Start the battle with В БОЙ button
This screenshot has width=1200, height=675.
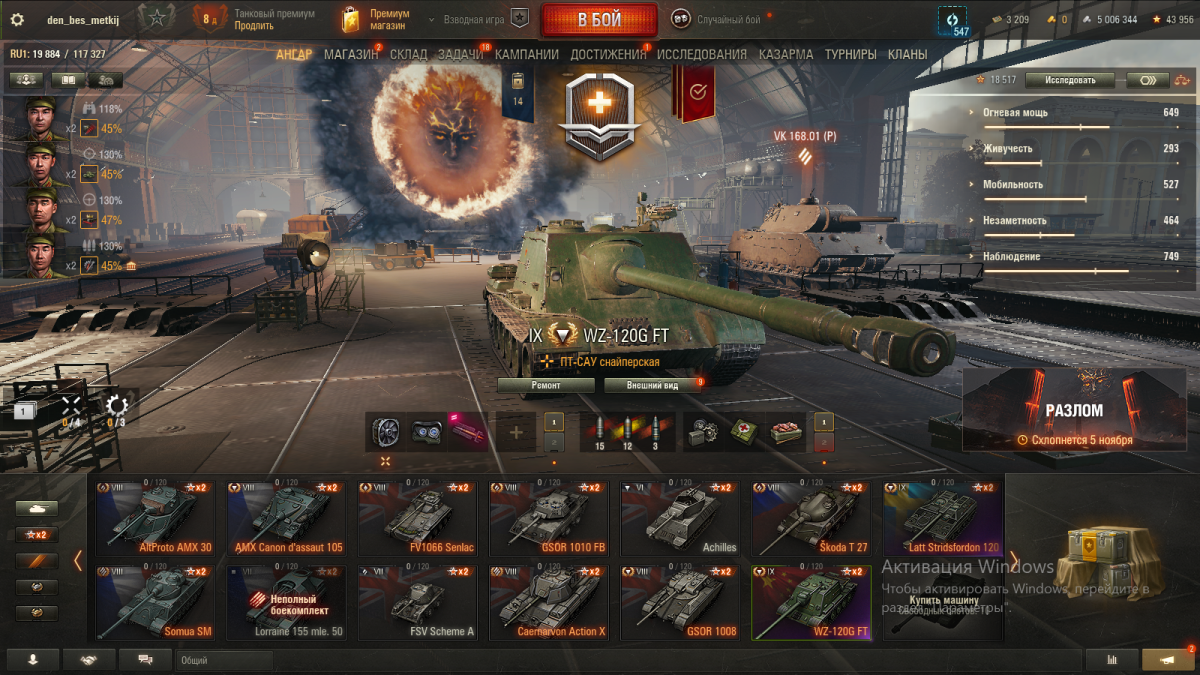click(599, 20)
